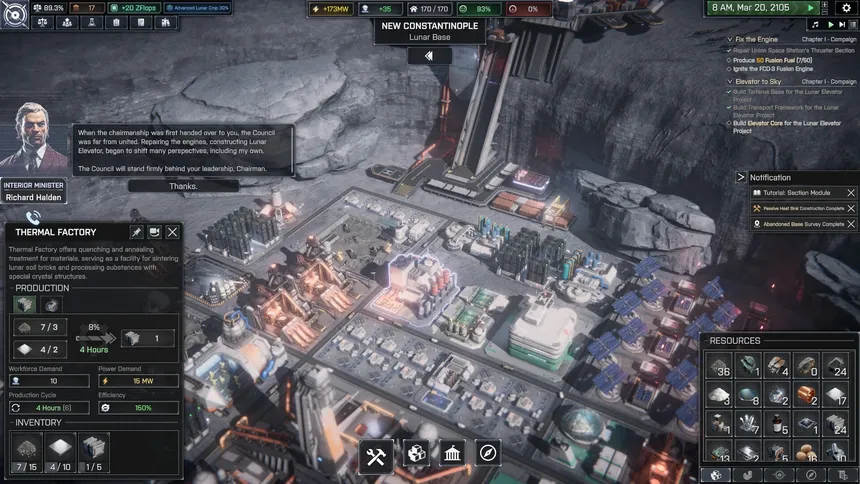Close the Thermal Factory panel
This screenshot has width=860, height=484.
[x=173, y=232]
